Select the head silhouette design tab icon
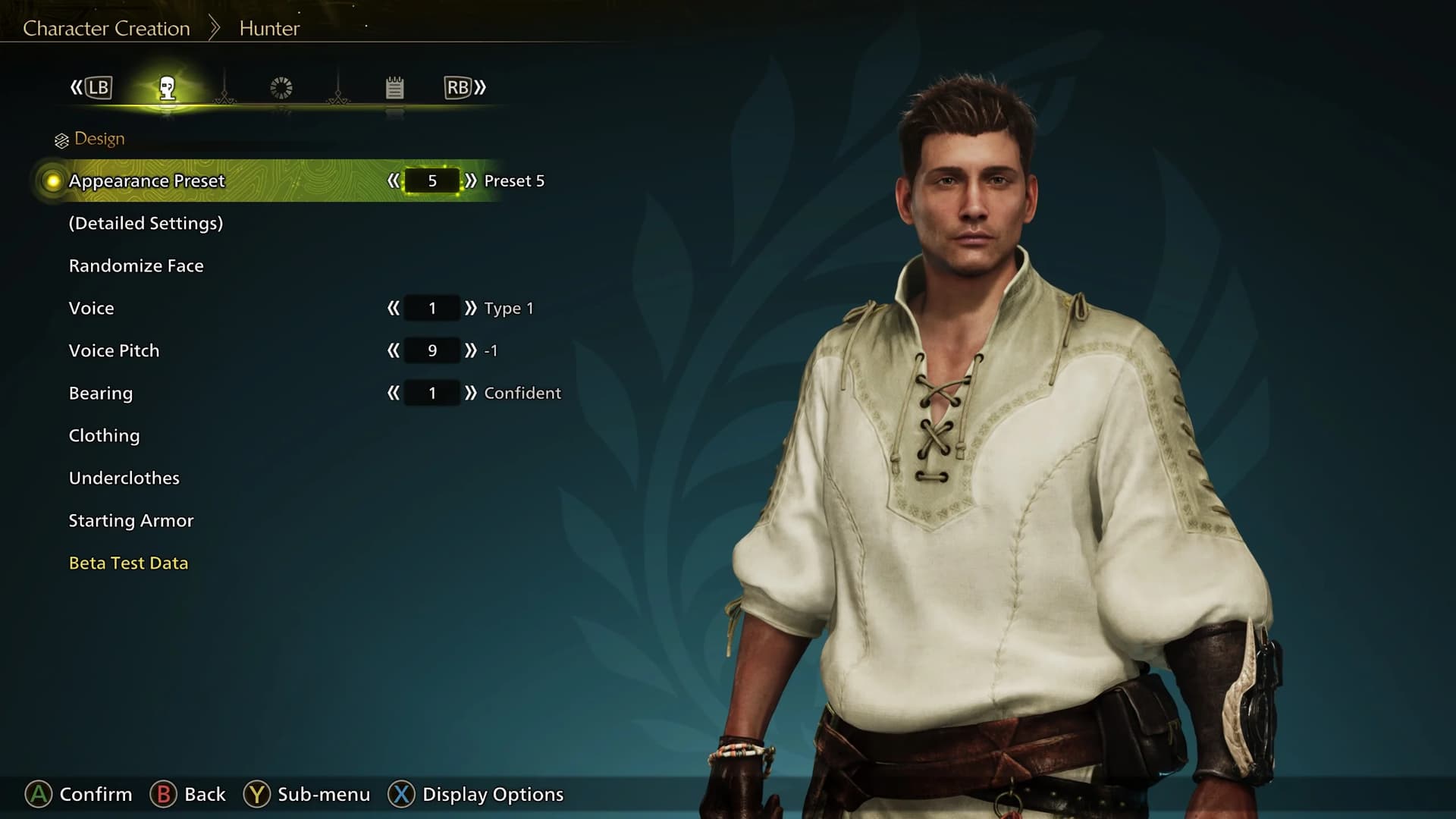 click(168, 87)
